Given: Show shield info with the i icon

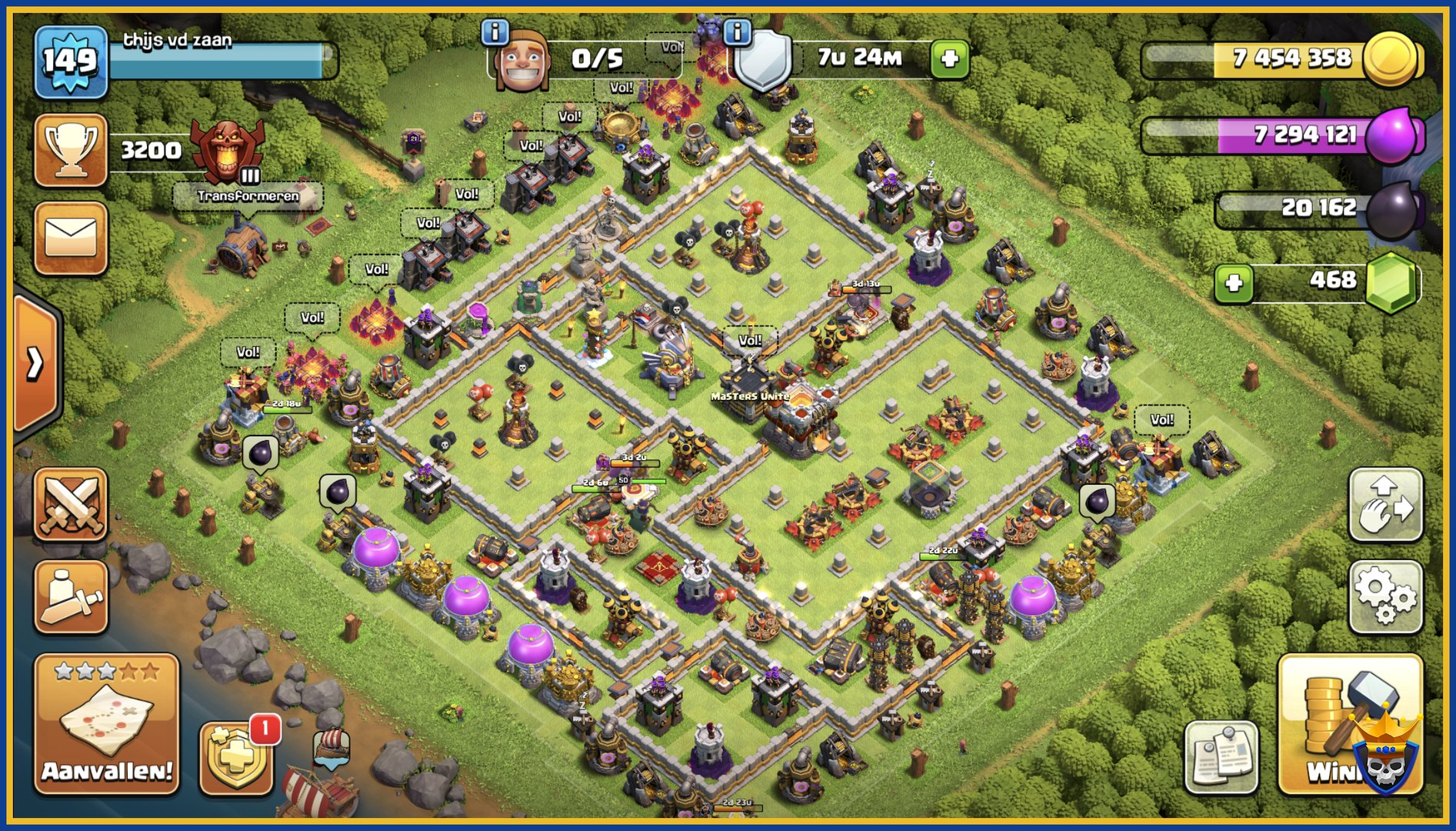Looking at the screenshot, I should tap(738, 32).
